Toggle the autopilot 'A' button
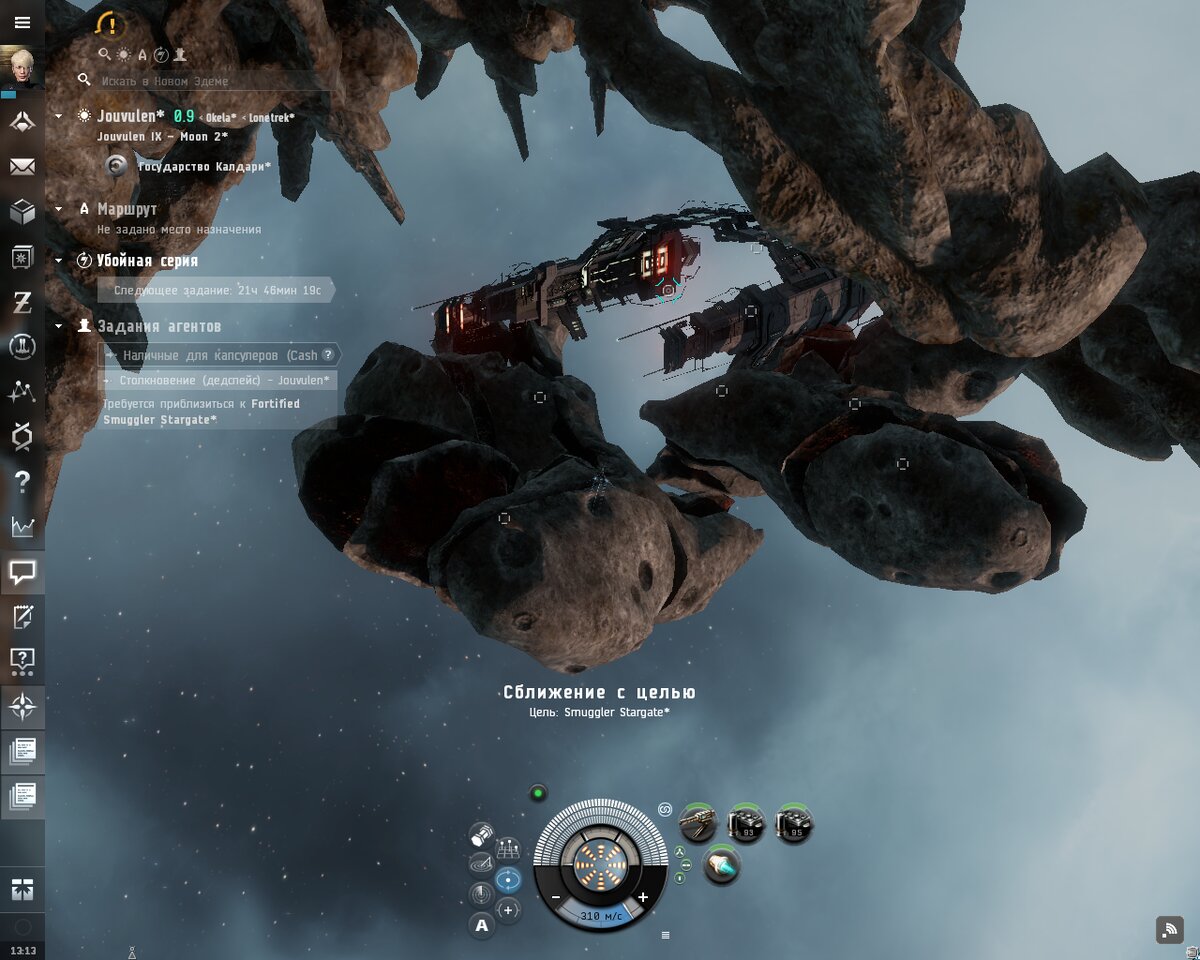 pos(482,926)
